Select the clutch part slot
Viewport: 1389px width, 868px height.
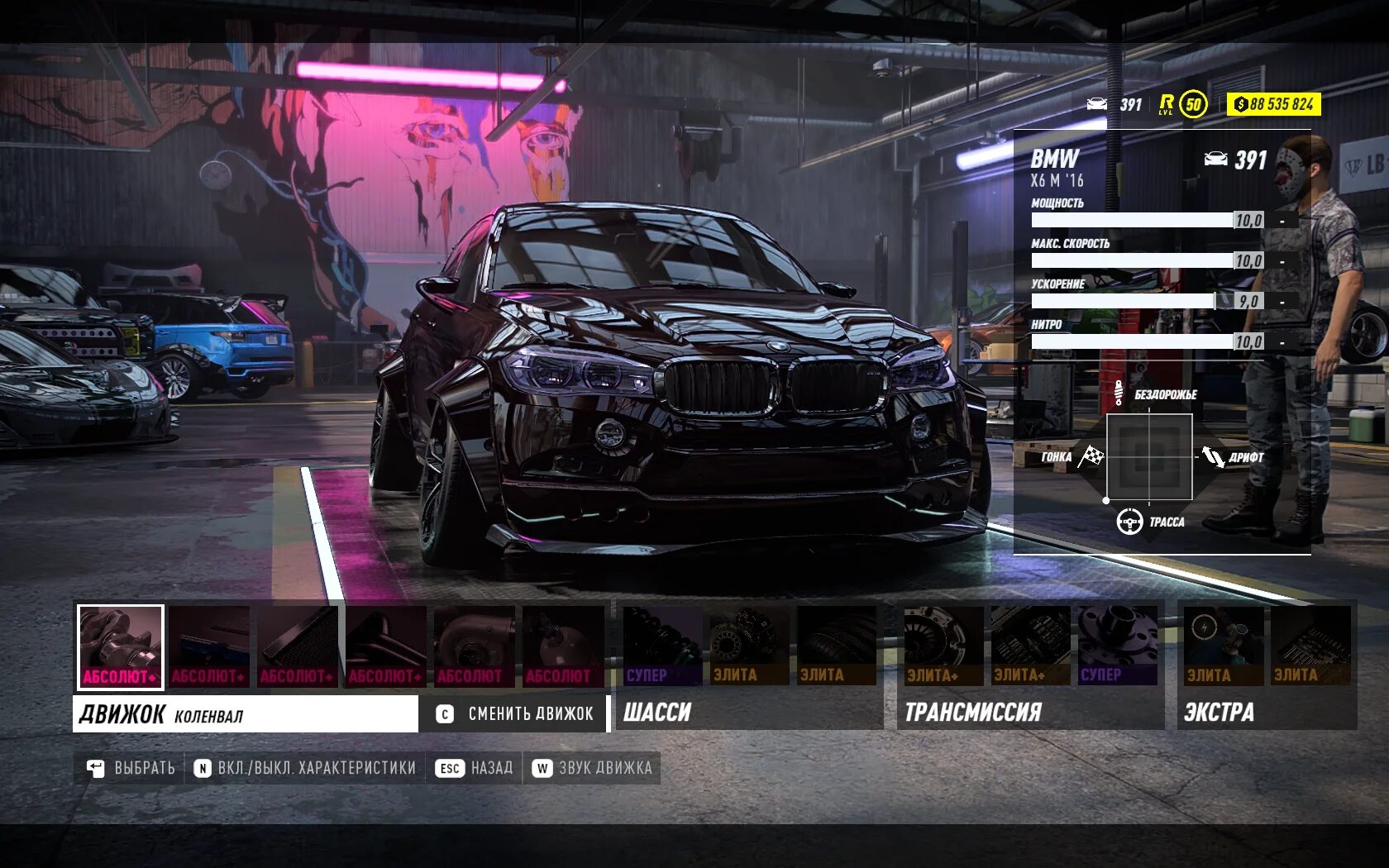tap(943, 646)
